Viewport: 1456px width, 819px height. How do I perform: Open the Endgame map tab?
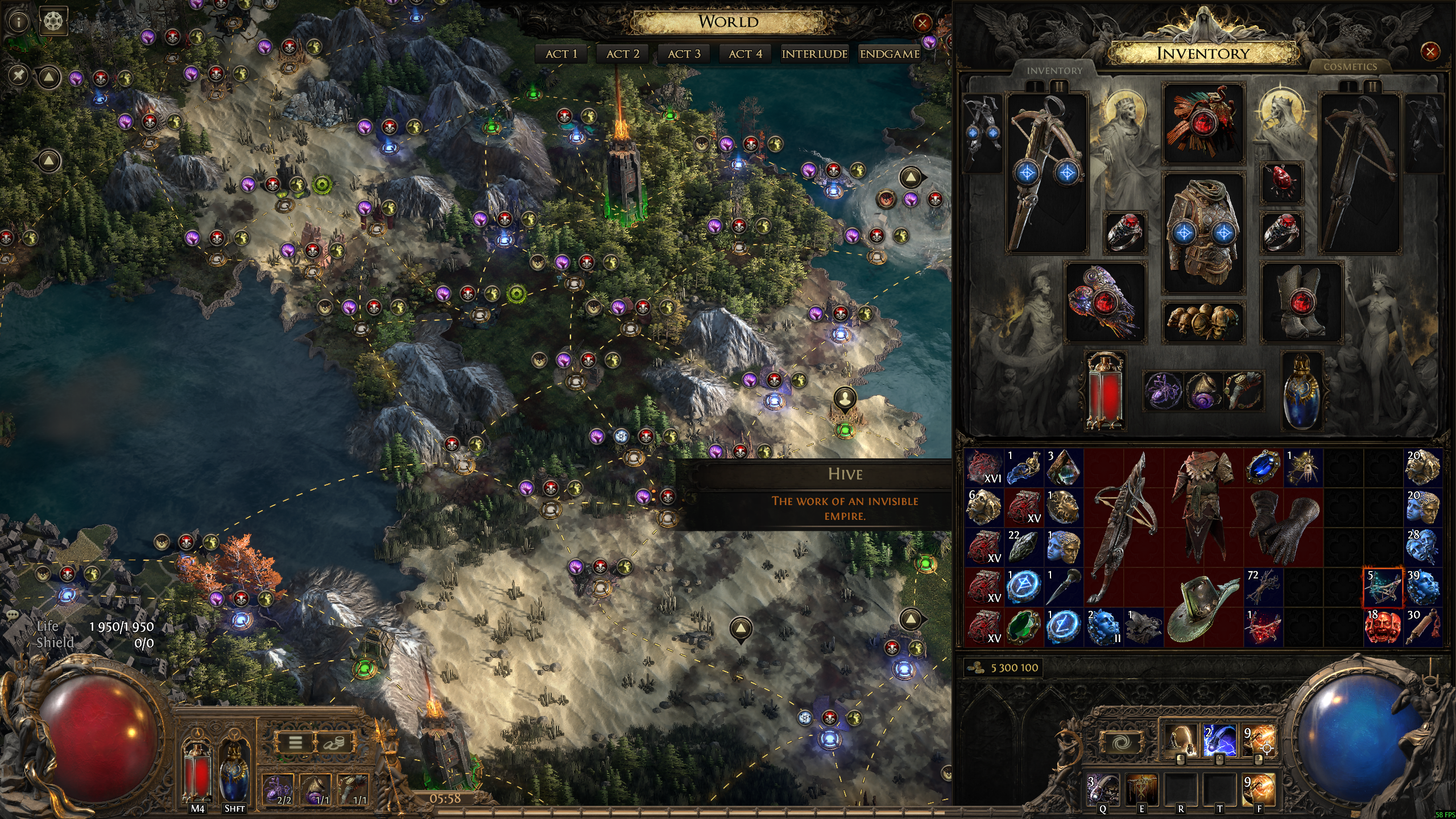coord(890,54)
